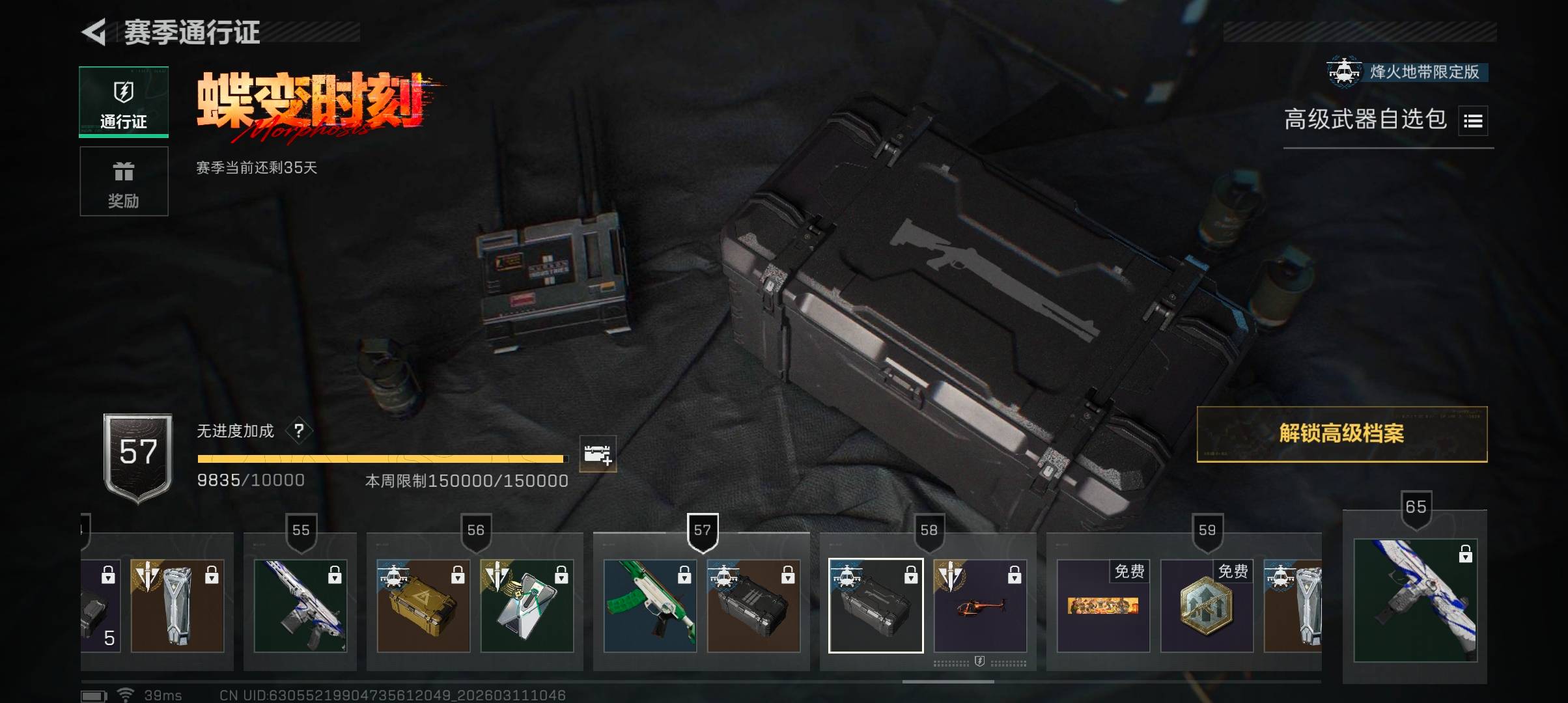Screen dimensions: 1568x703
Task: Go back from the season pass screen
Action: click(95, 33)
